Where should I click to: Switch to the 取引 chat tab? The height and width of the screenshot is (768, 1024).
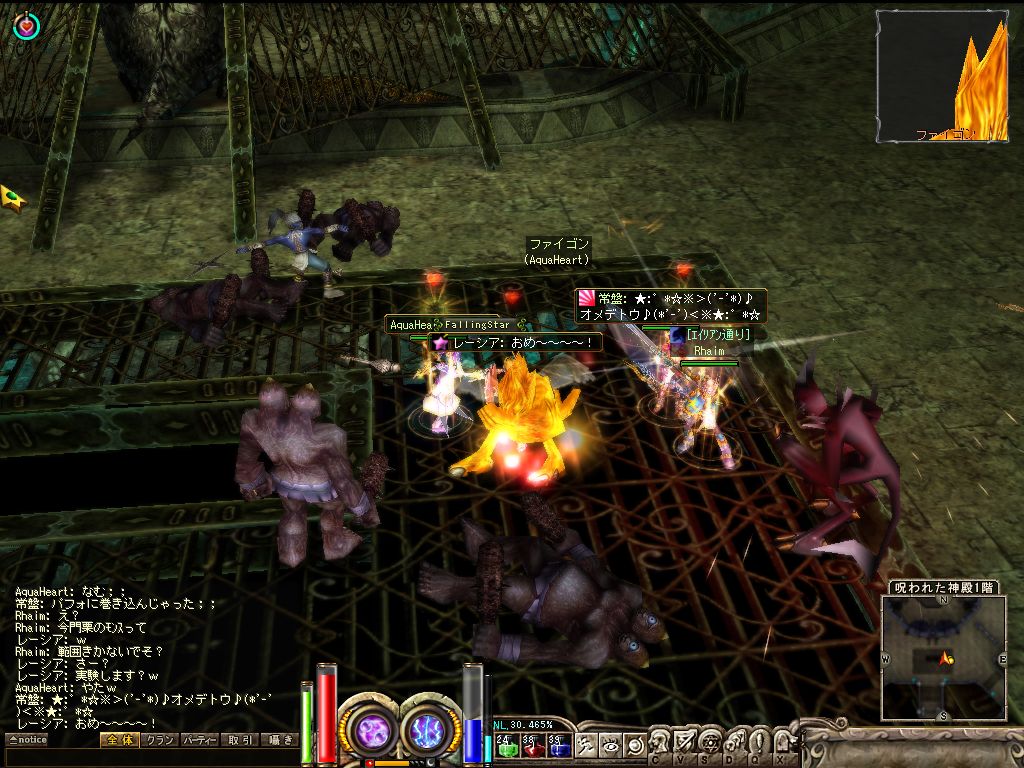click(x=239, y=740)
